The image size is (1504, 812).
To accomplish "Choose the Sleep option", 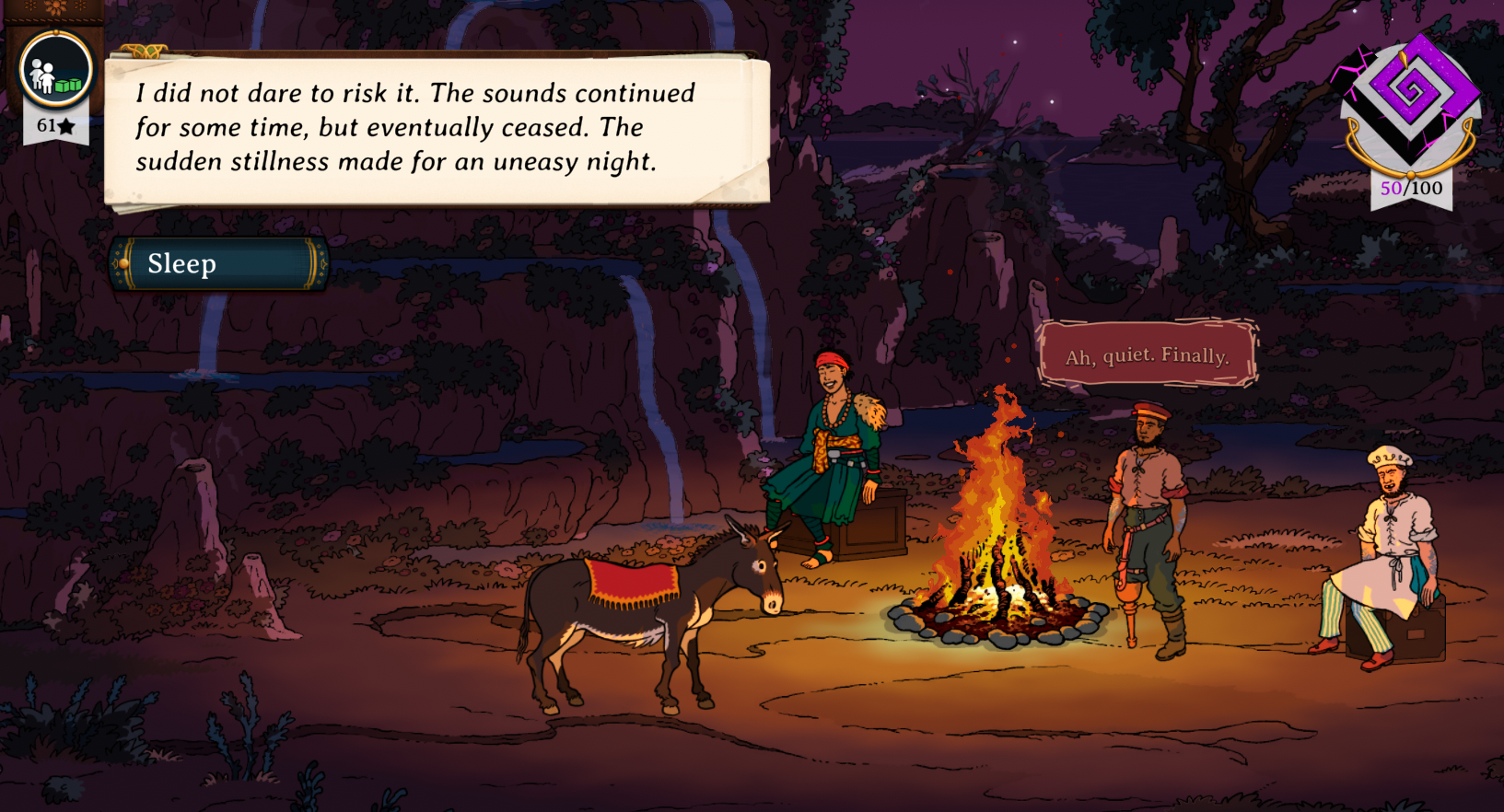I will tap(218, 264).
